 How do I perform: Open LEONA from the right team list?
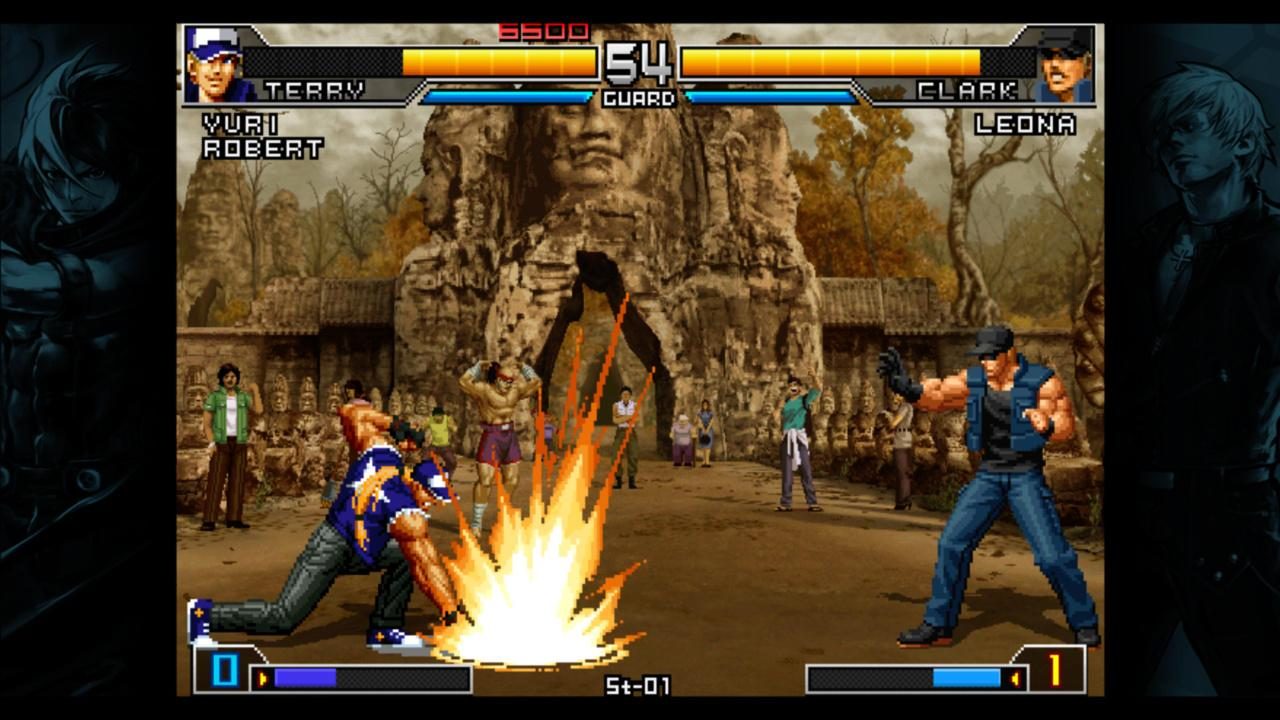(1026, 124)
